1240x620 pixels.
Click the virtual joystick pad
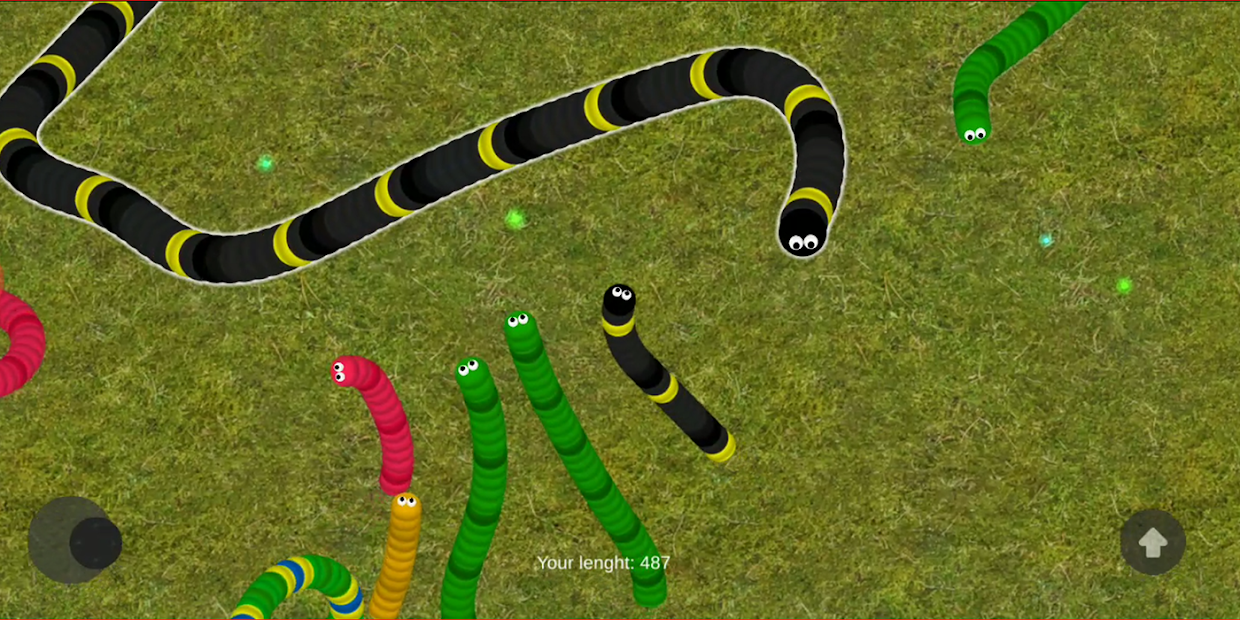pos(72,540)
